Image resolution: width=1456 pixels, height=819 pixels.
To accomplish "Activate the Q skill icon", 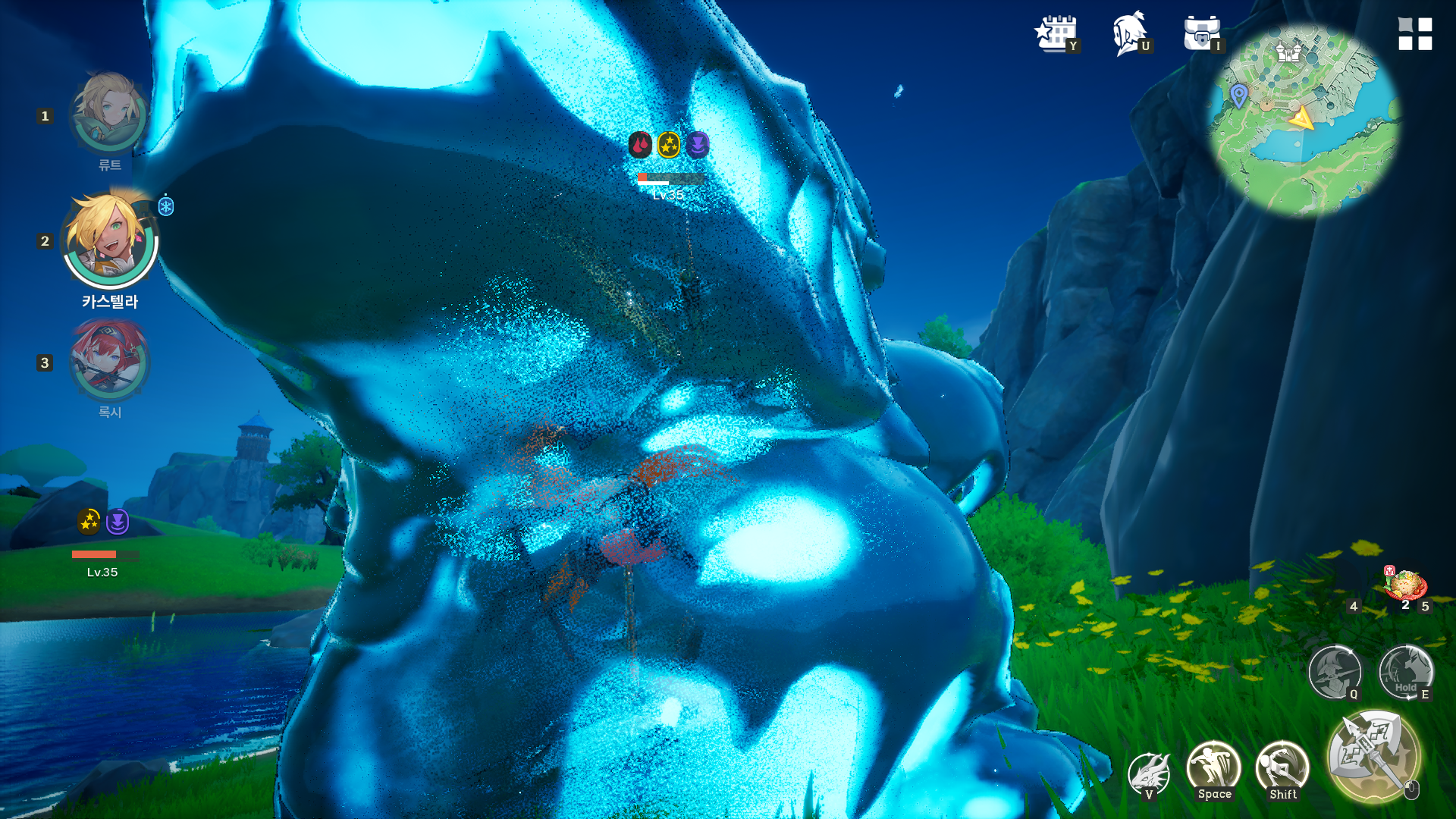I will (x=1334, y=672).
